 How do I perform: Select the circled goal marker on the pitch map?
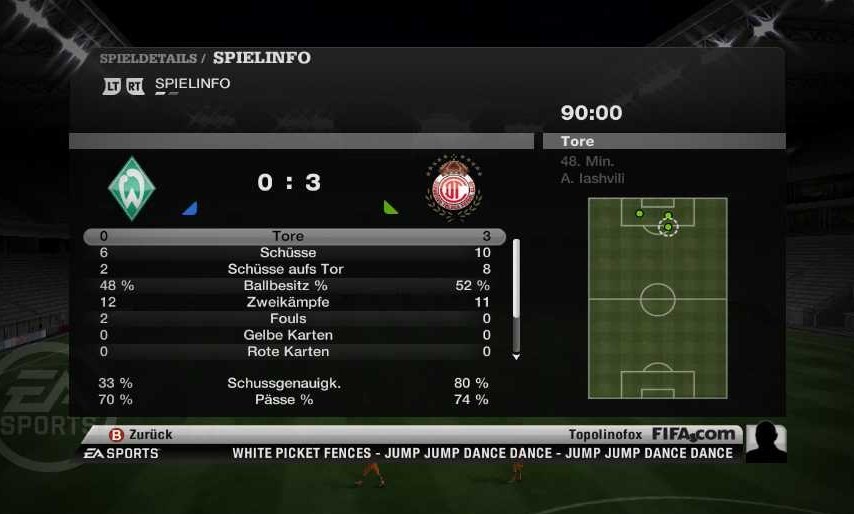coord(668,227)
